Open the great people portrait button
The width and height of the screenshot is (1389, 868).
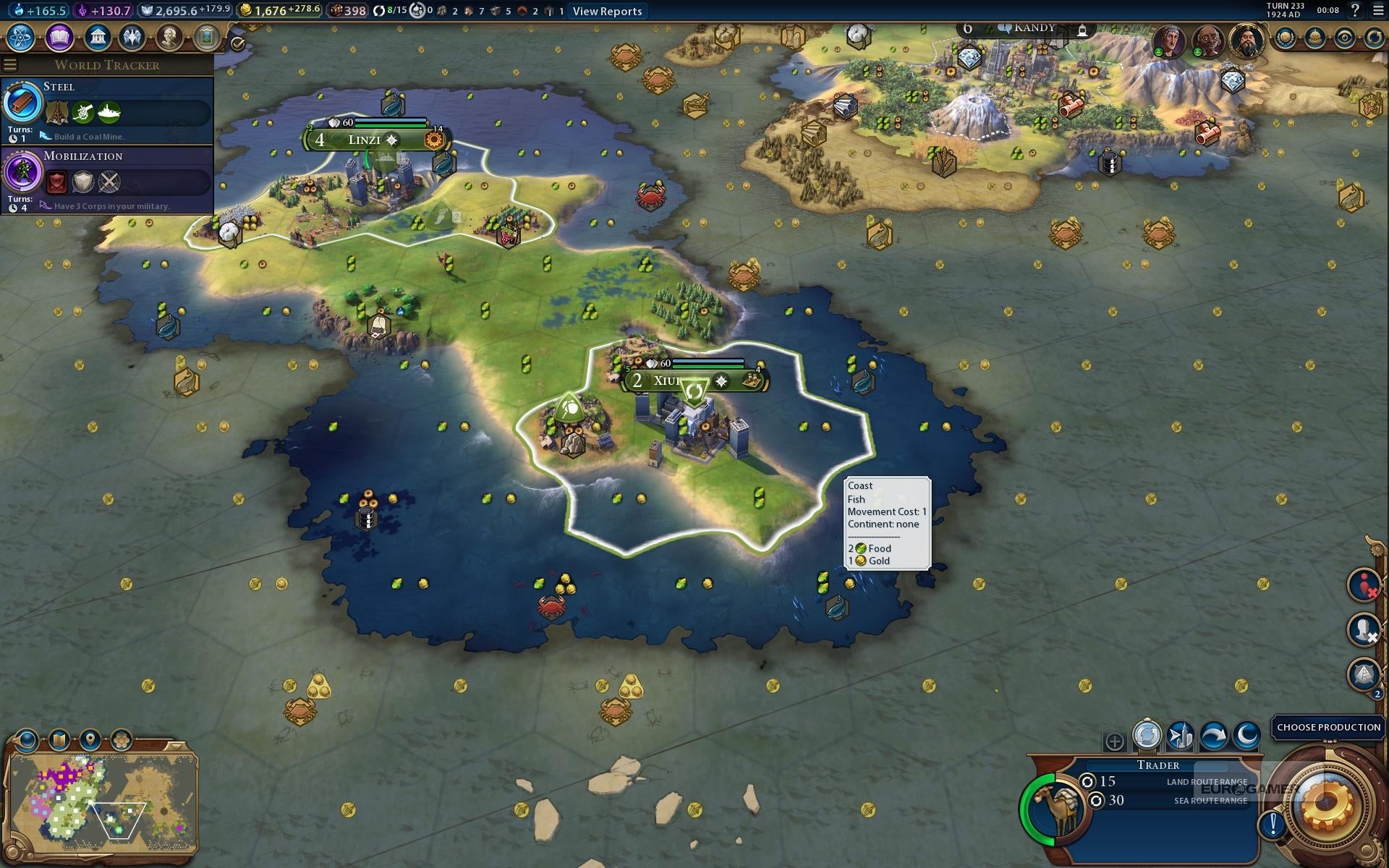coord(169,37)
